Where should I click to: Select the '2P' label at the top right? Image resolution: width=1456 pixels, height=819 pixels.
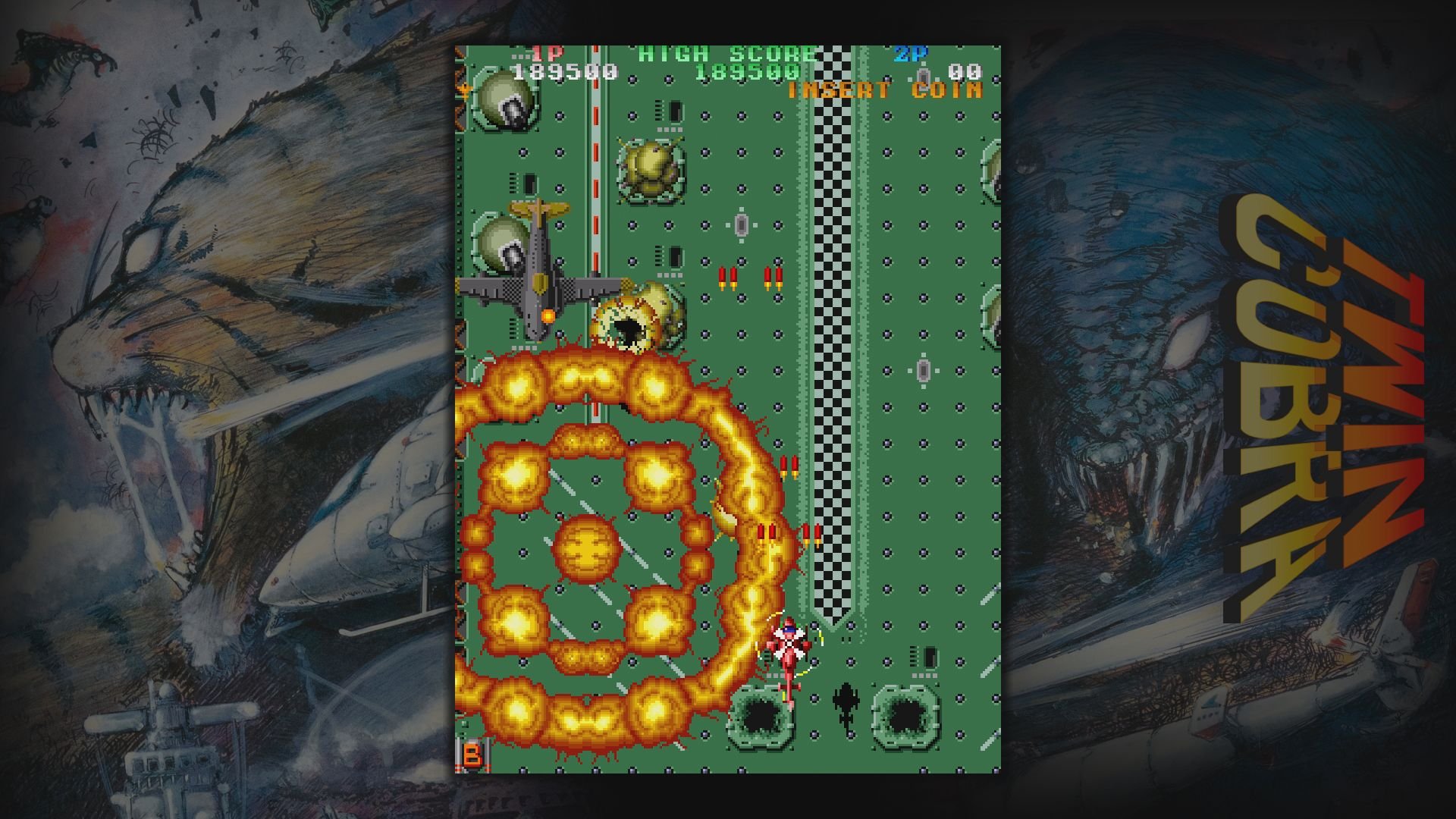(915, 53)
